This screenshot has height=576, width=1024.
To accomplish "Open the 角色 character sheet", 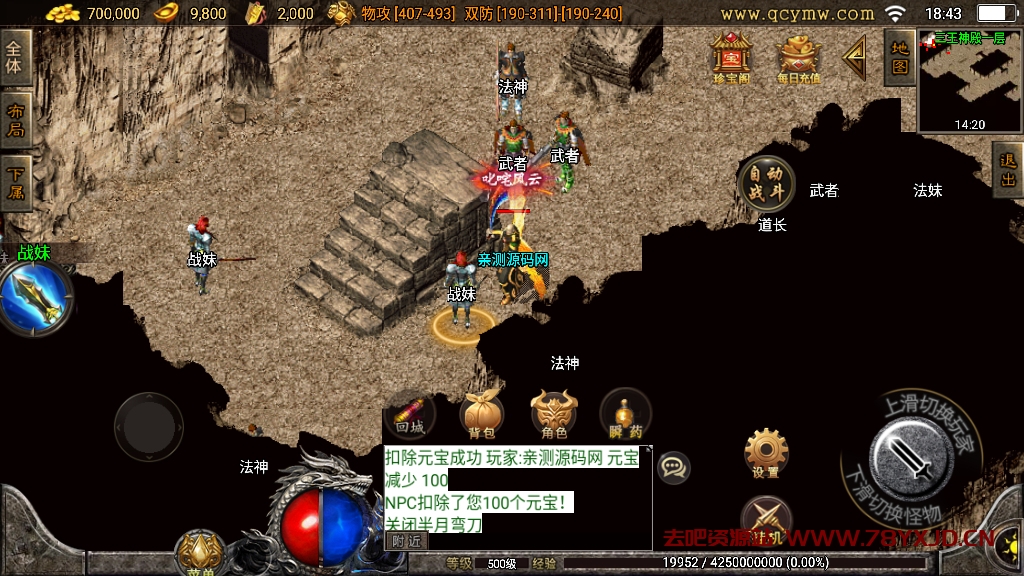I will (554, 414).
